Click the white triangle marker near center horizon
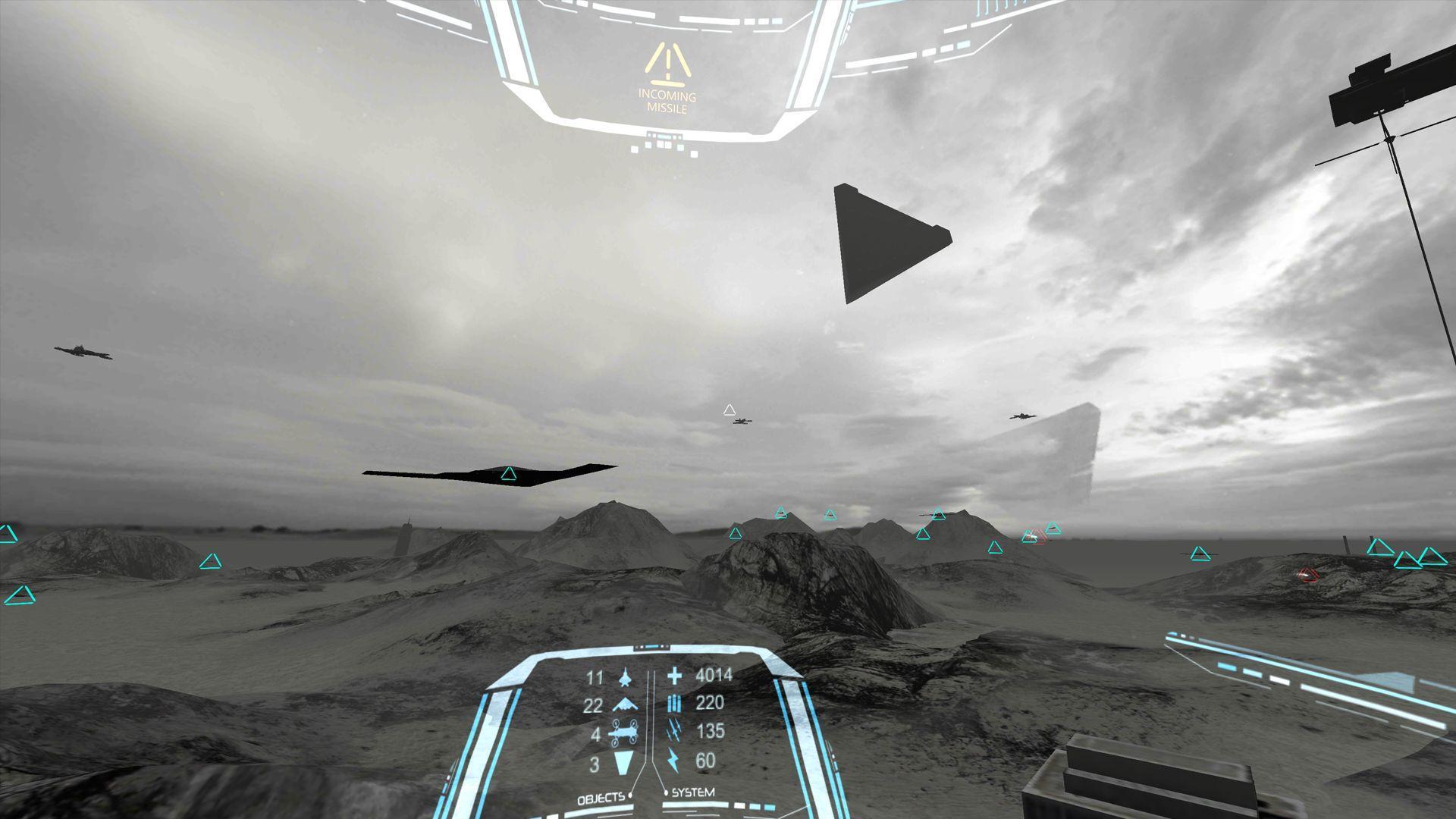This screenshot has width=1456, height=819. [730, 409]
